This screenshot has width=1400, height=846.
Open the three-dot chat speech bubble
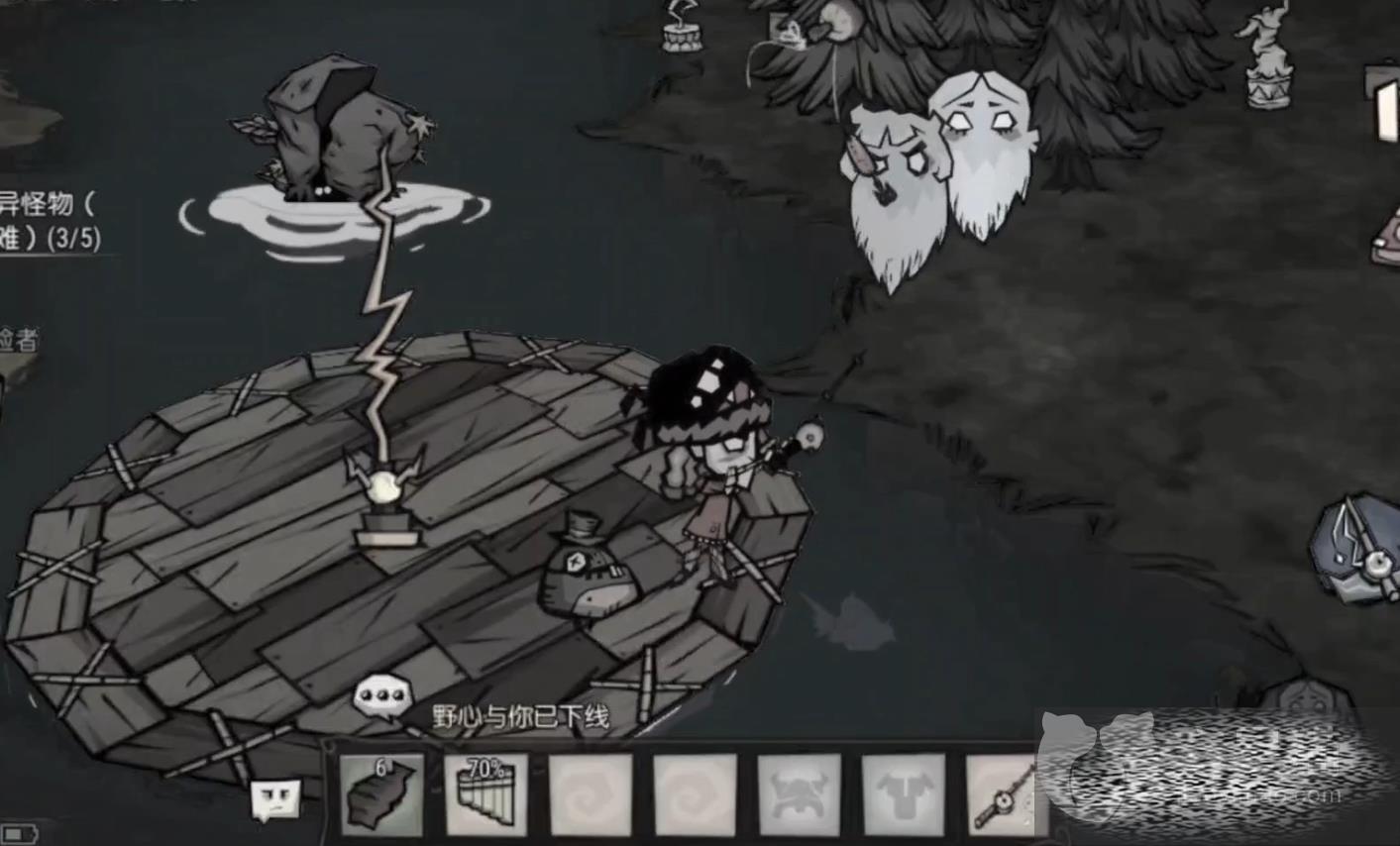381,694
